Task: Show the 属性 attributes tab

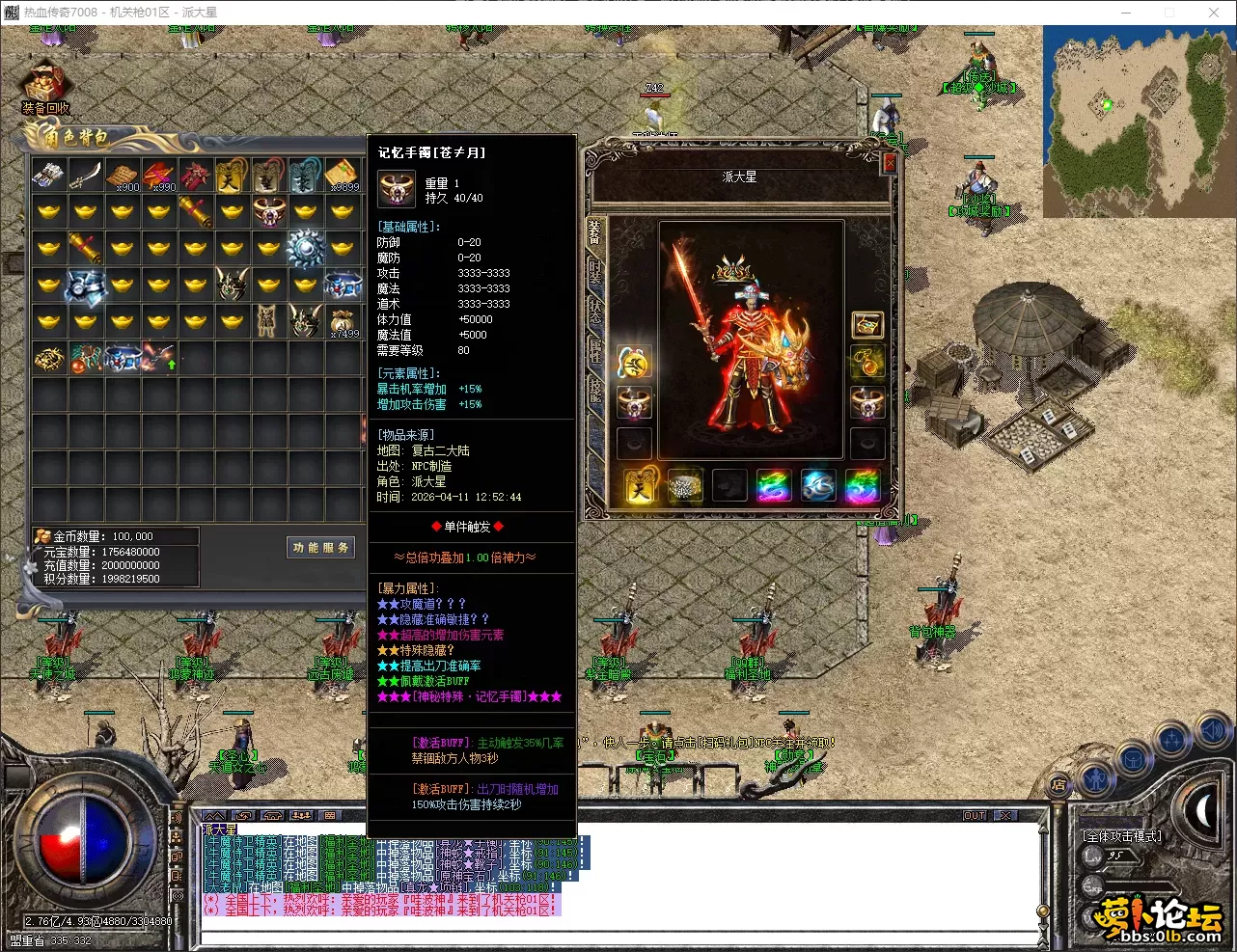Action: click(x=594, y=350)
